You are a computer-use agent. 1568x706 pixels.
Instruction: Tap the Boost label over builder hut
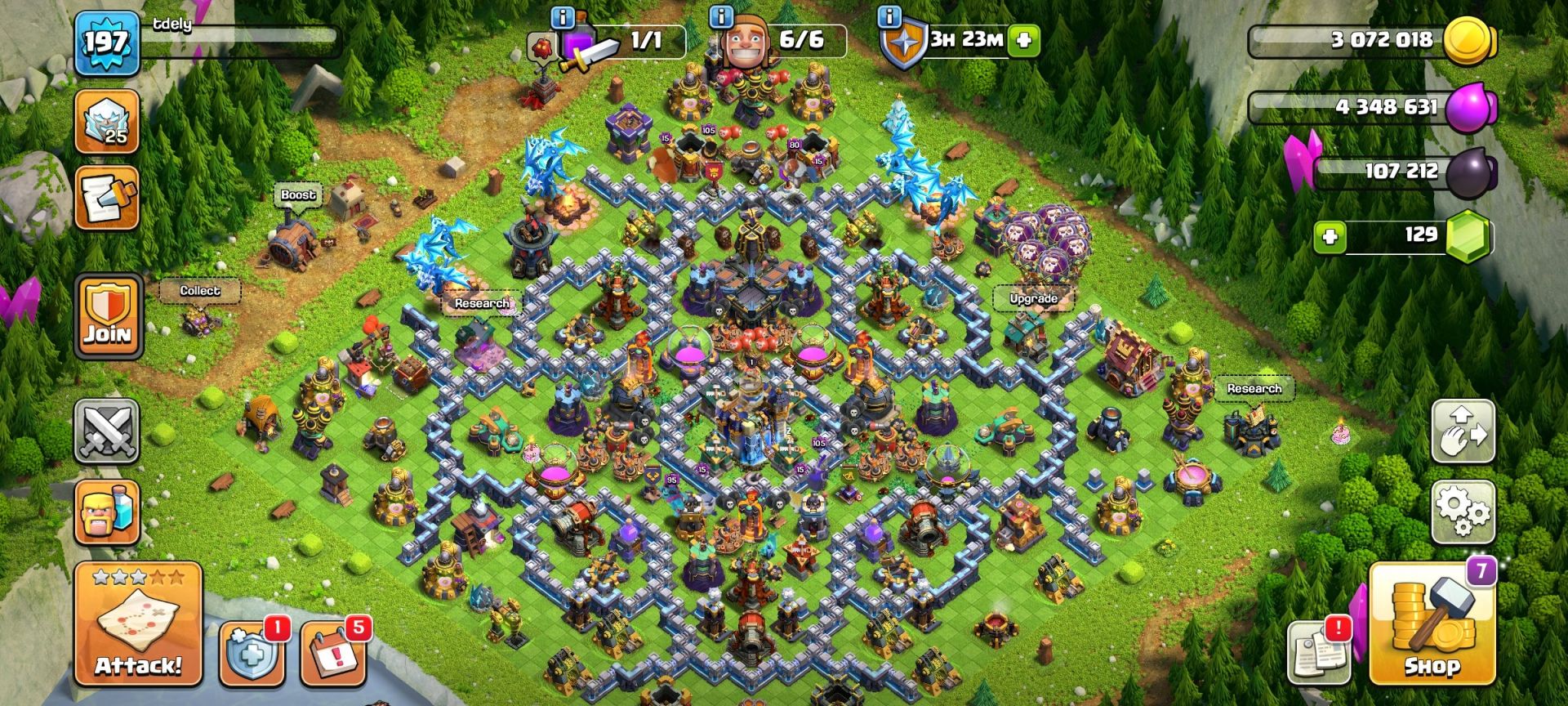click(x=298, y=194)
